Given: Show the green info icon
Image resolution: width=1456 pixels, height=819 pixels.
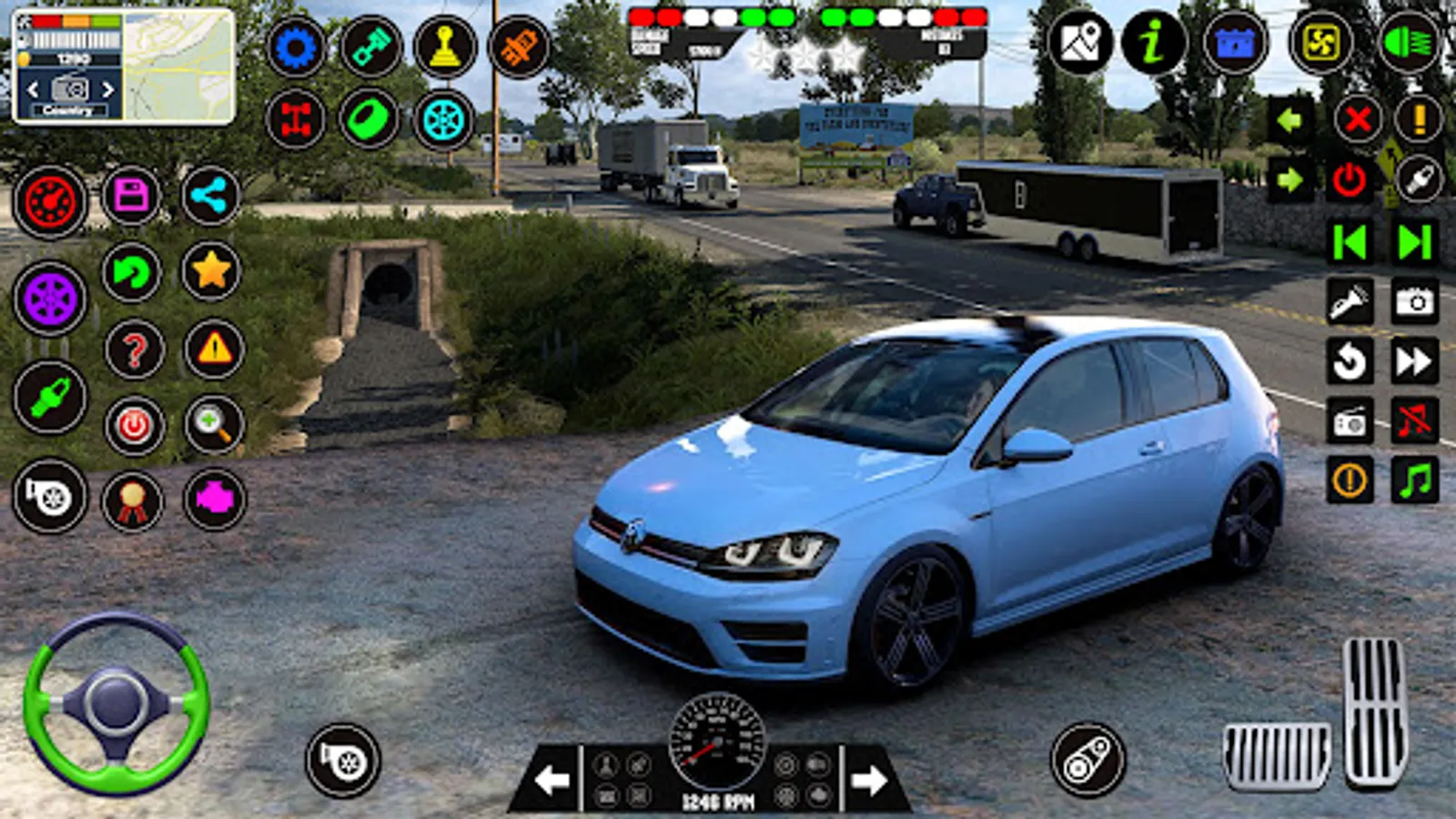Looking at the screenshot, I should tap(1153, 42).
